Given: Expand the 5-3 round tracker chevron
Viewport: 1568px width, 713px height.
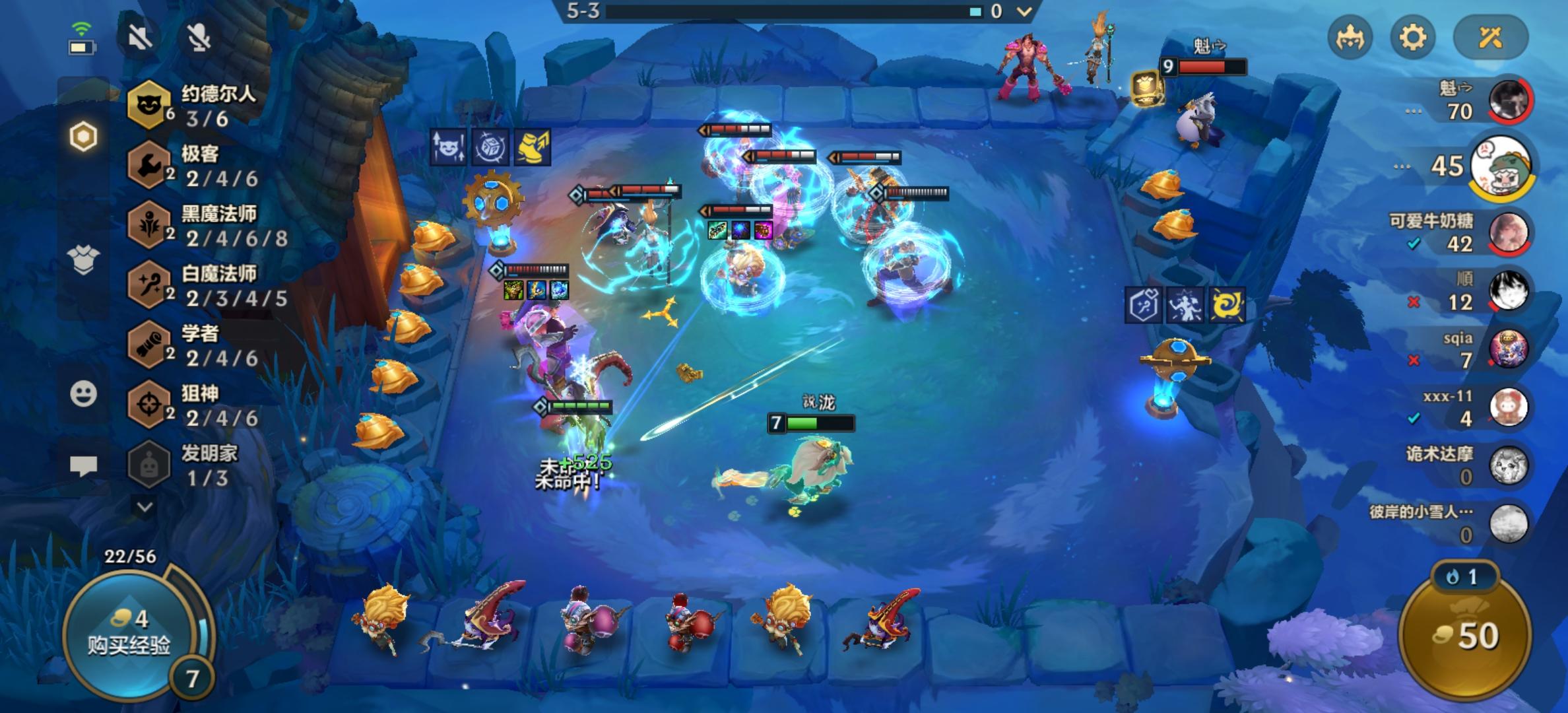Looking at the screenshot, I should (x=1024, y=11).
